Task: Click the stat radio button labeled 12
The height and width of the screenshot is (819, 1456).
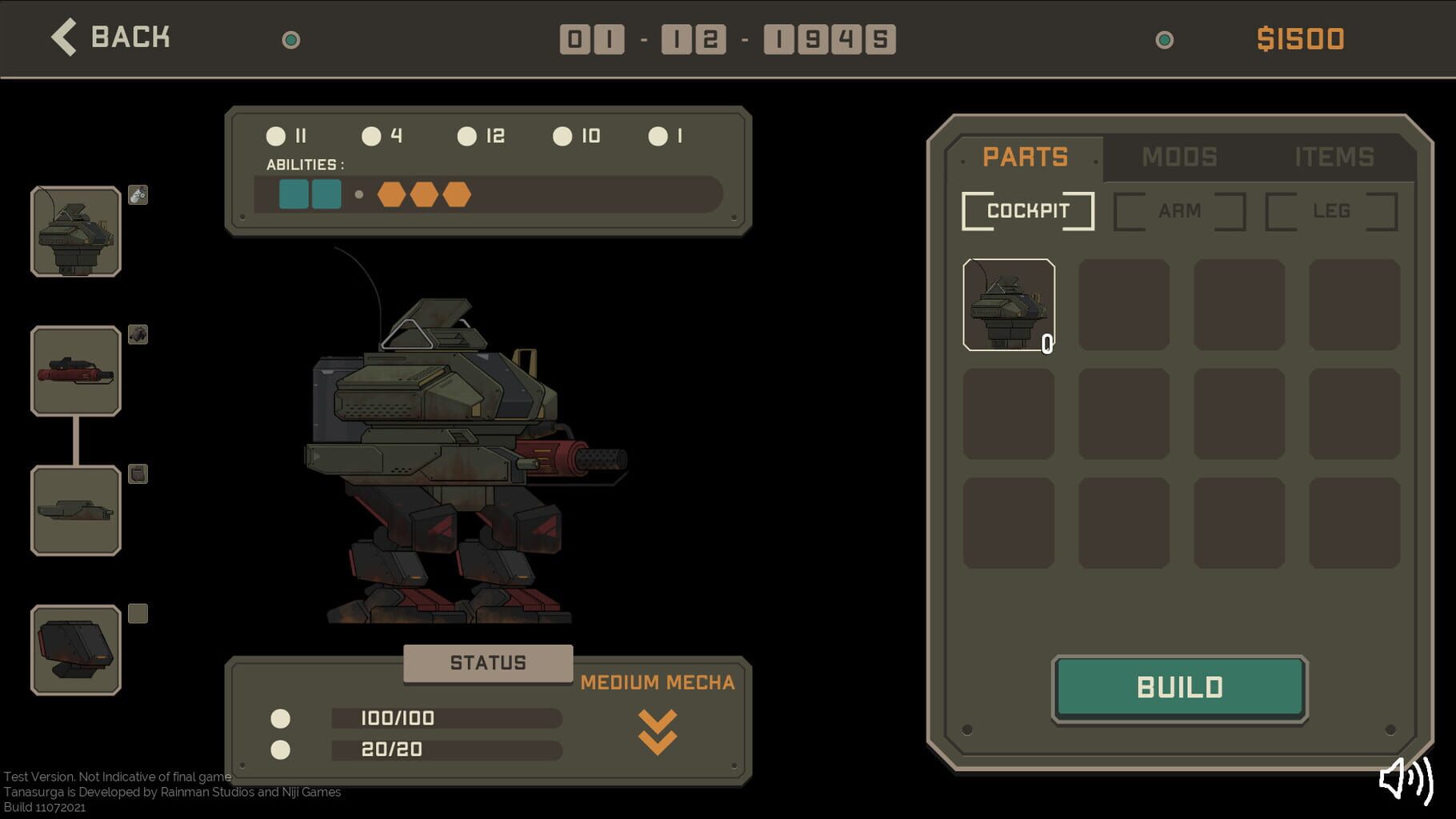Action: click(x=467, y=136)
